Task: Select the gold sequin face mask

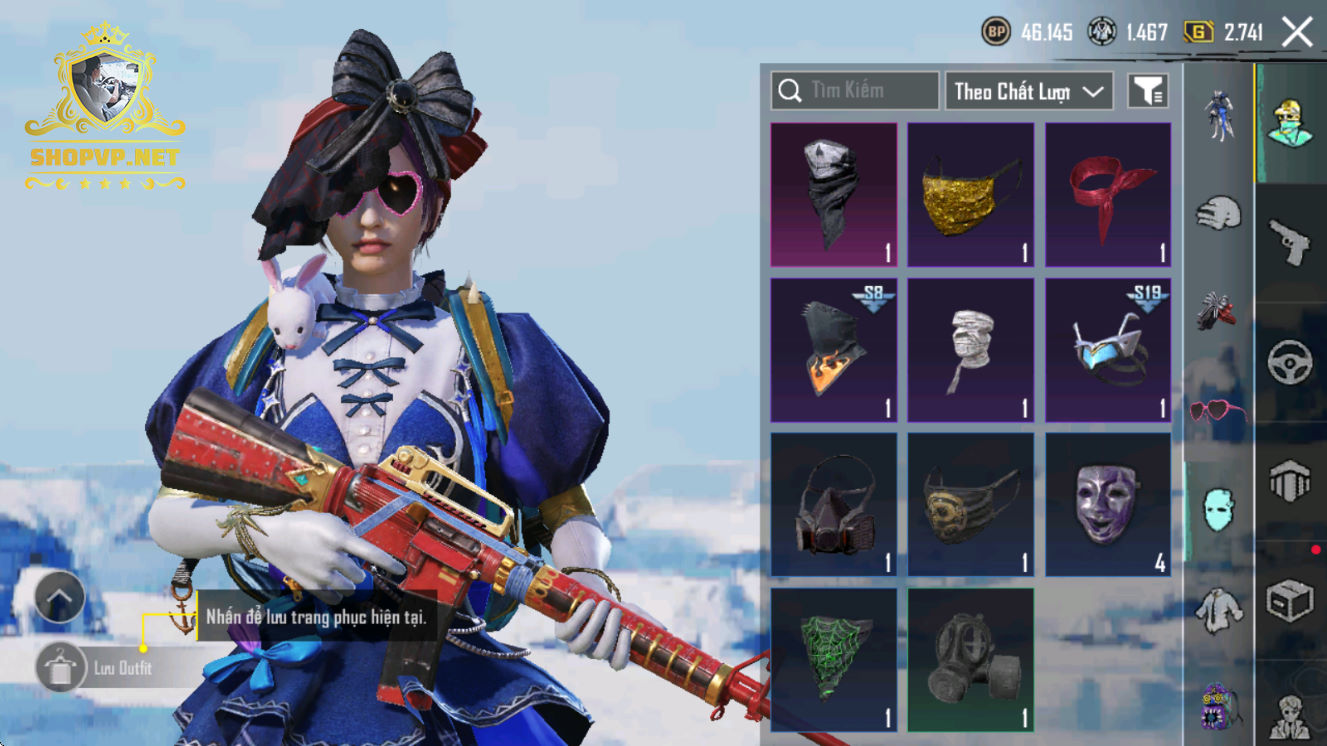Action: coord(971,195)
